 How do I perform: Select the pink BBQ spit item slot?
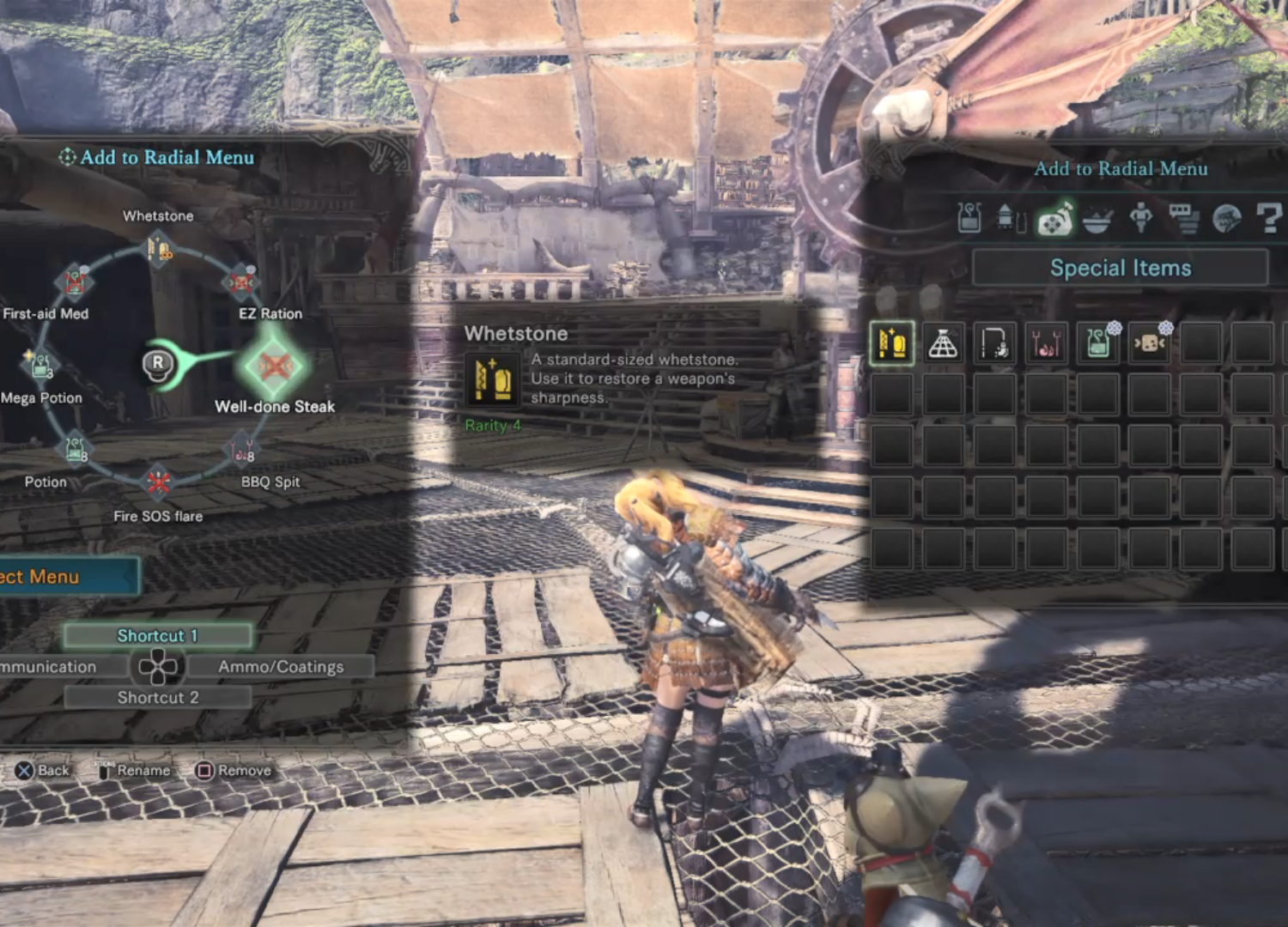1046,343
